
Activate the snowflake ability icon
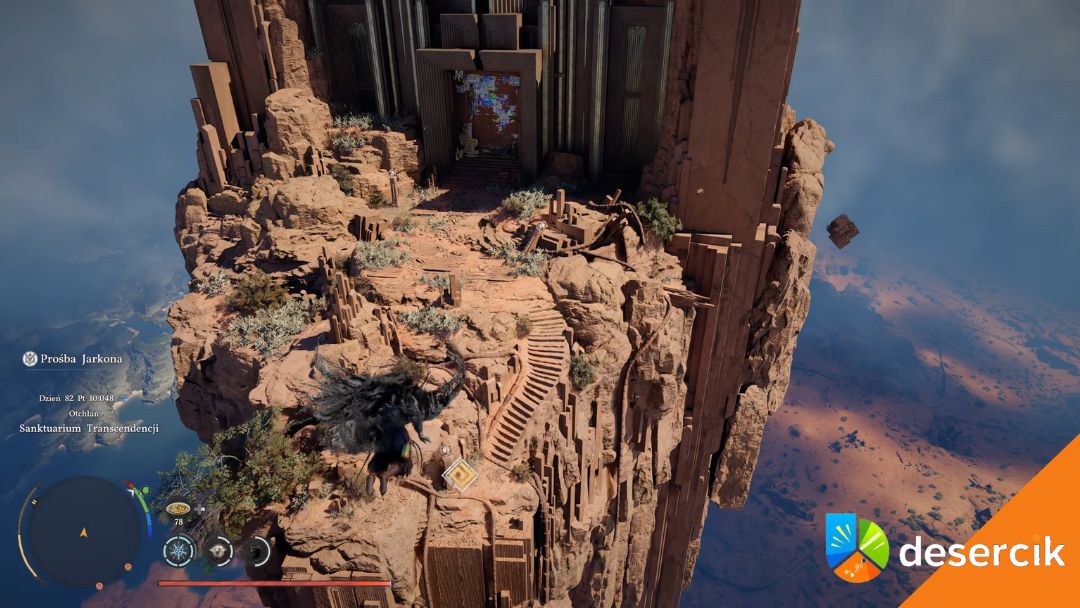click(x=180, y=549)
